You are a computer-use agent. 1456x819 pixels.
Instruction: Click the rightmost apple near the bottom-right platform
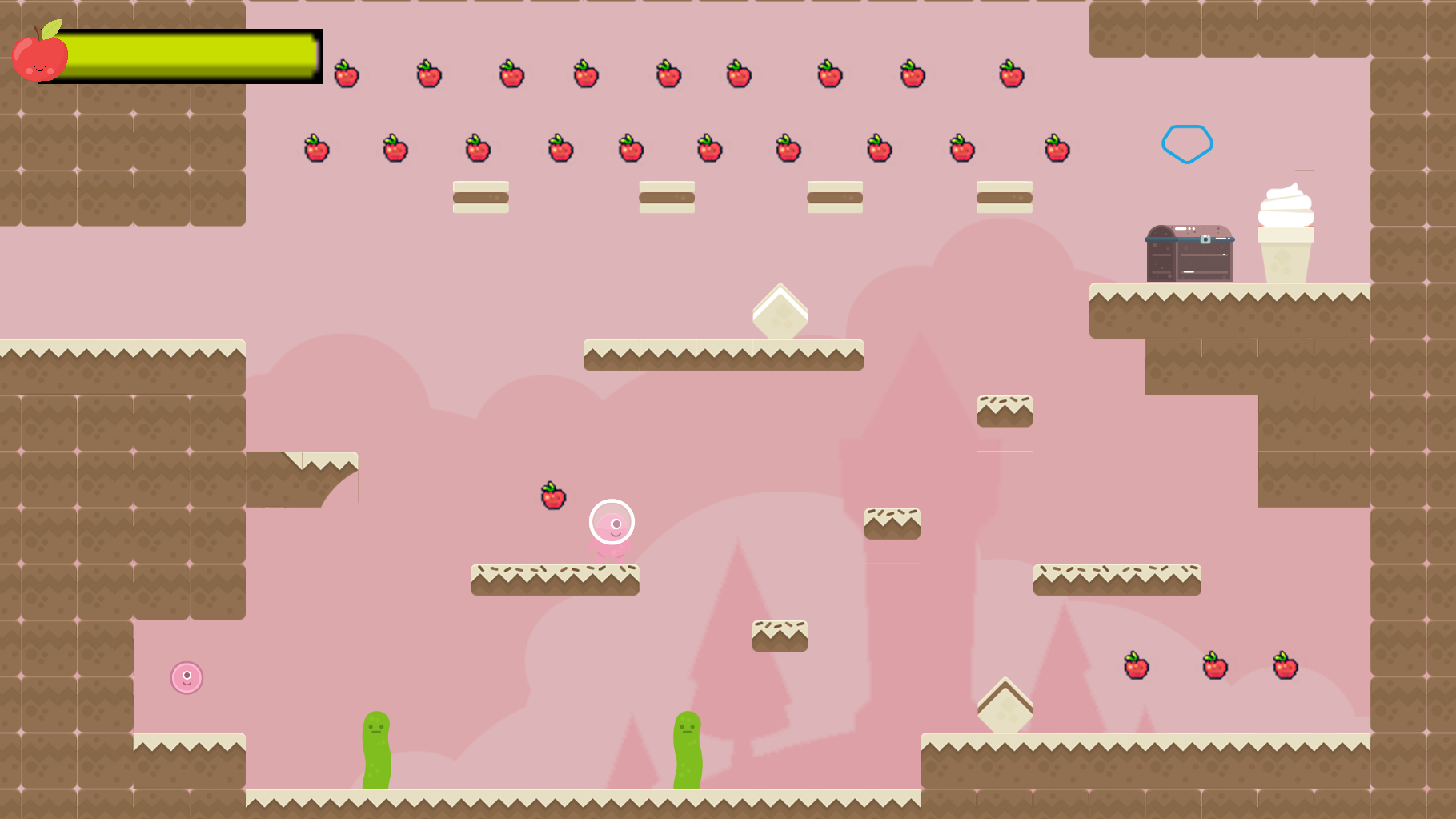1284,666
